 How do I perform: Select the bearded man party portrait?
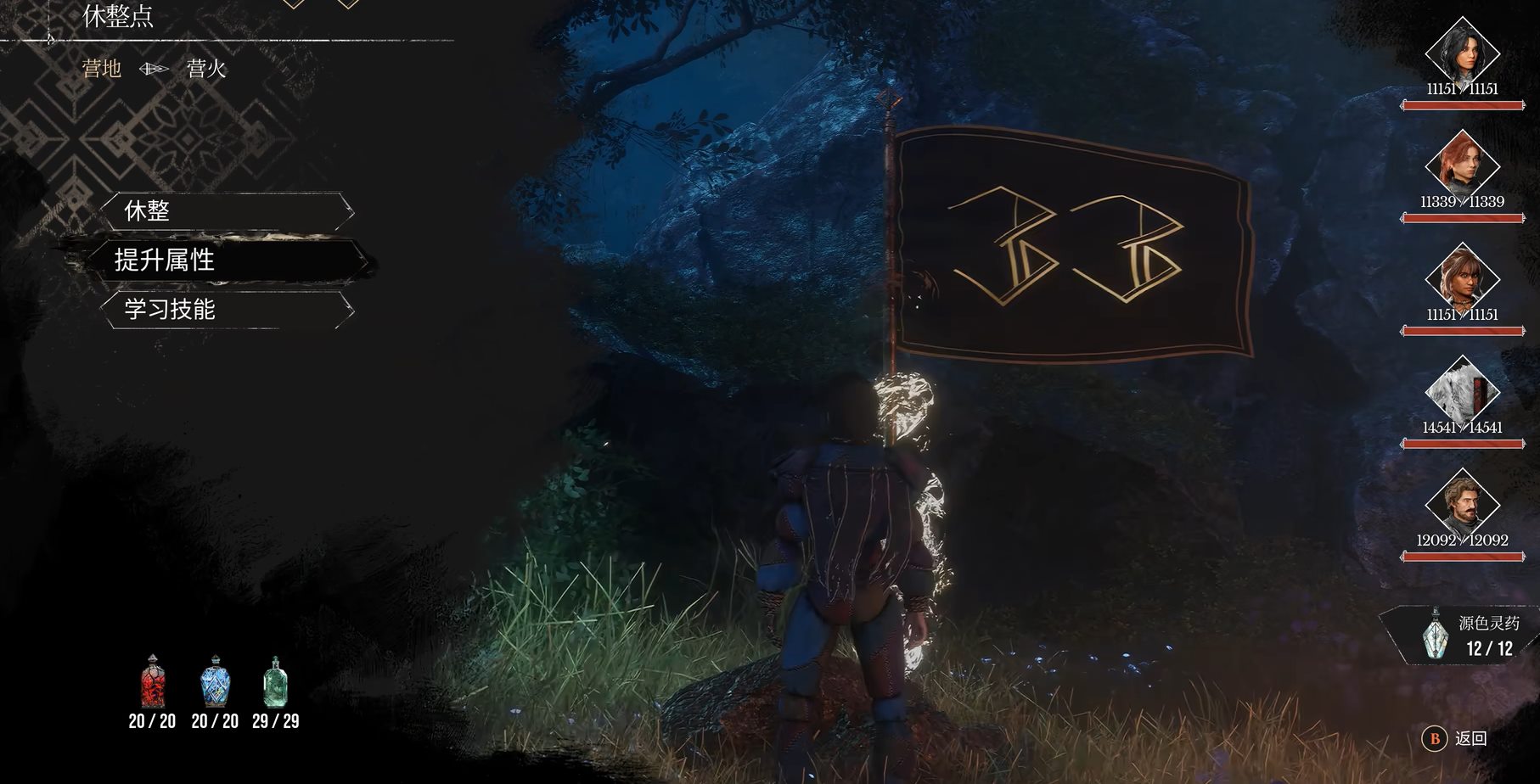(1461, 502)
